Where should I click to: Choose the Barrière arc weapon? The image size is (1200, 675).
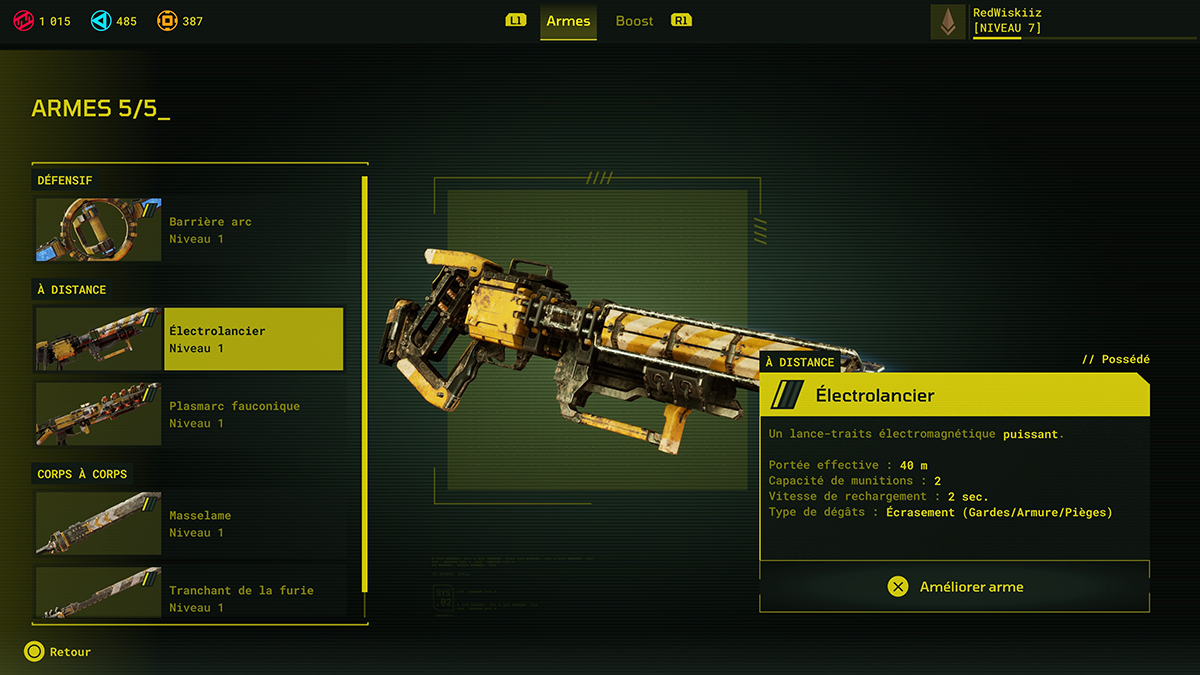coord(190,230)
